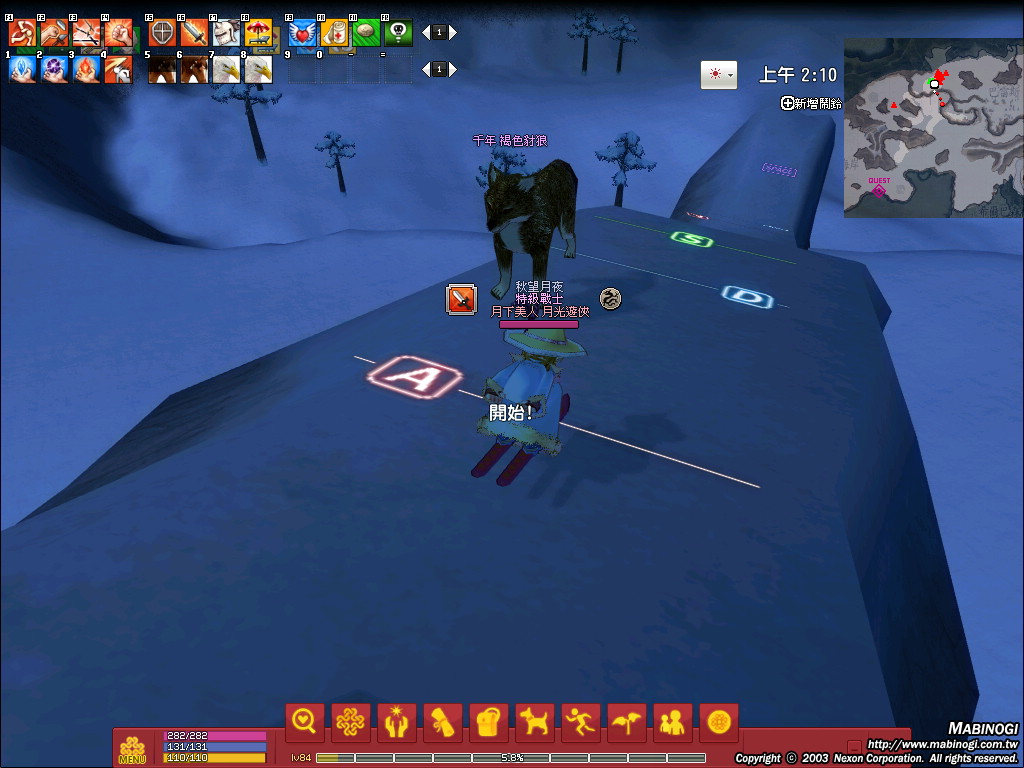Click the minimap
This screenshot has width=1024, height=768.
(x=932, y=127)
